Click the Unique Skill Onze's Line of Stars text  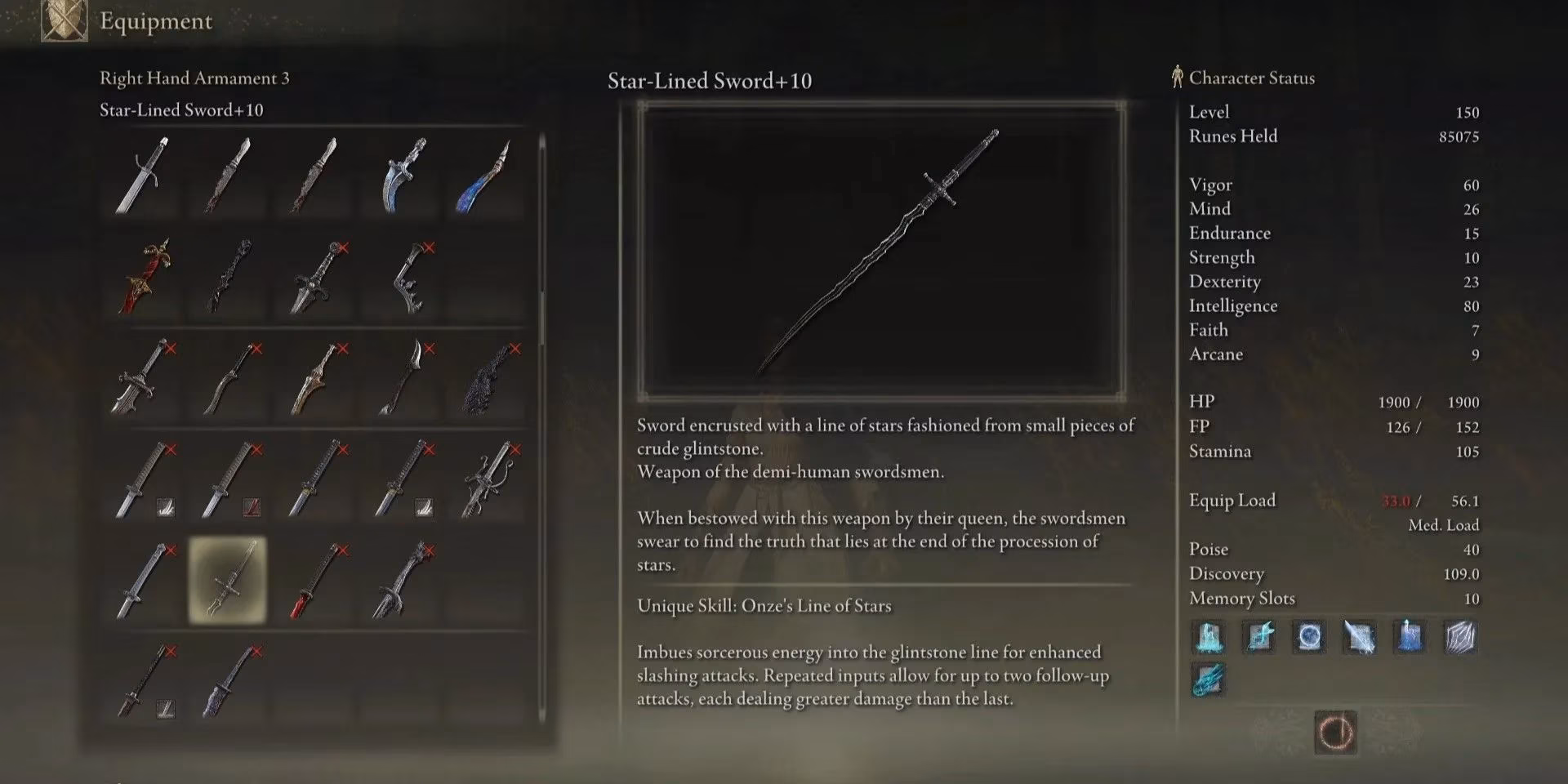(x=765, y=606)
